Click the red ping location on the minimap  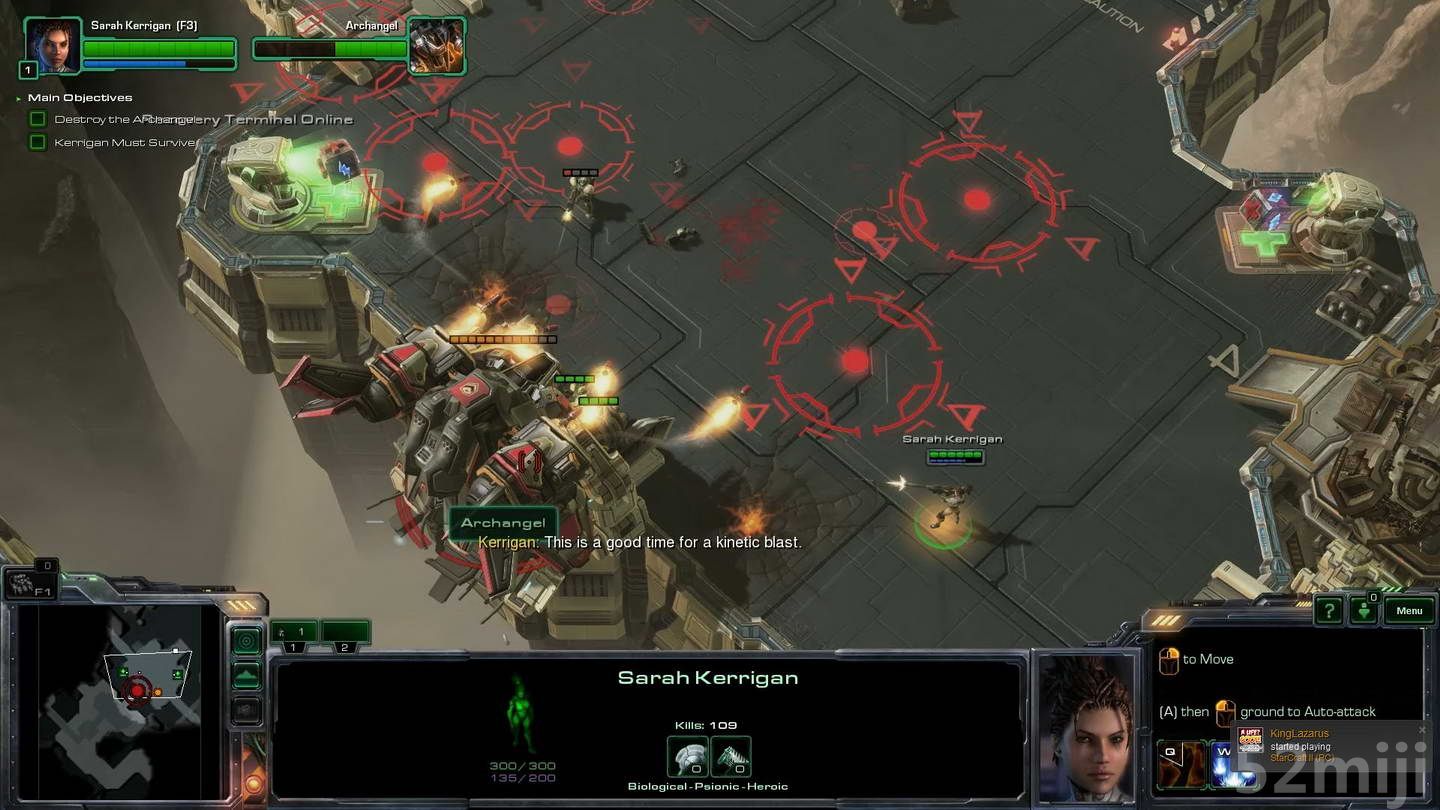pos(137,690)
